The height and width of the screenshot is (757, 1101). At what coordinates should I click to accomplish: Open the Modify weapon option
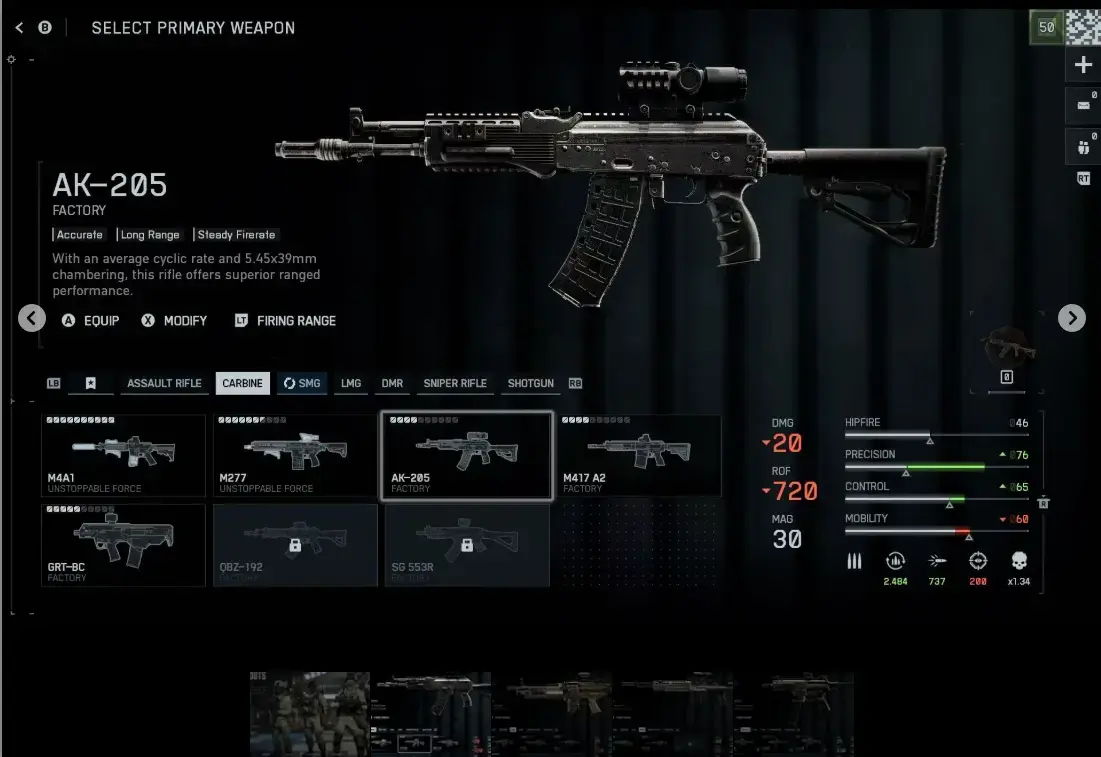click(175, 321)
